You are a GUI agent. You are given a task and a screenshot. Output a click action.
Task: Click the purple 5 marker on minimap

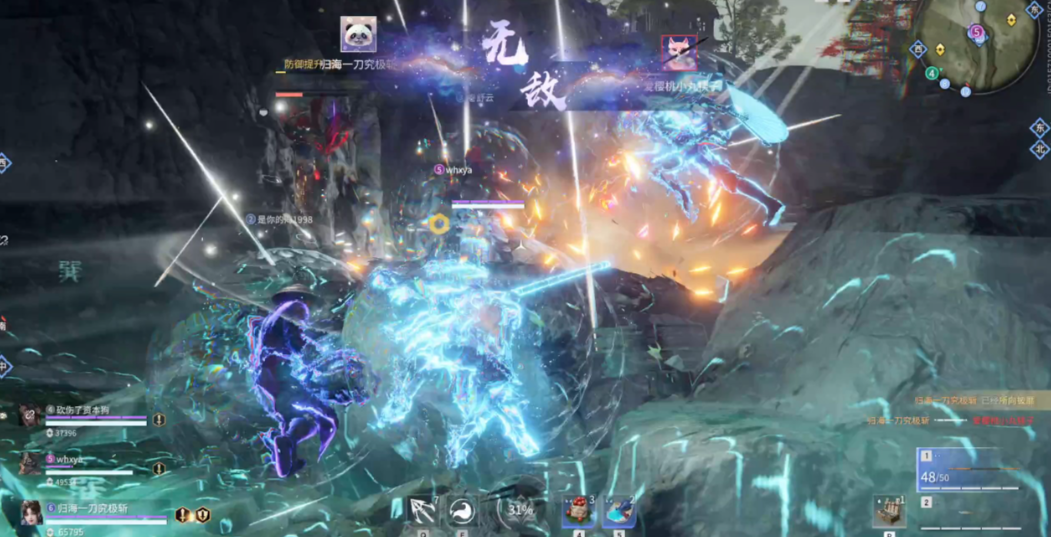click(977, 32)
